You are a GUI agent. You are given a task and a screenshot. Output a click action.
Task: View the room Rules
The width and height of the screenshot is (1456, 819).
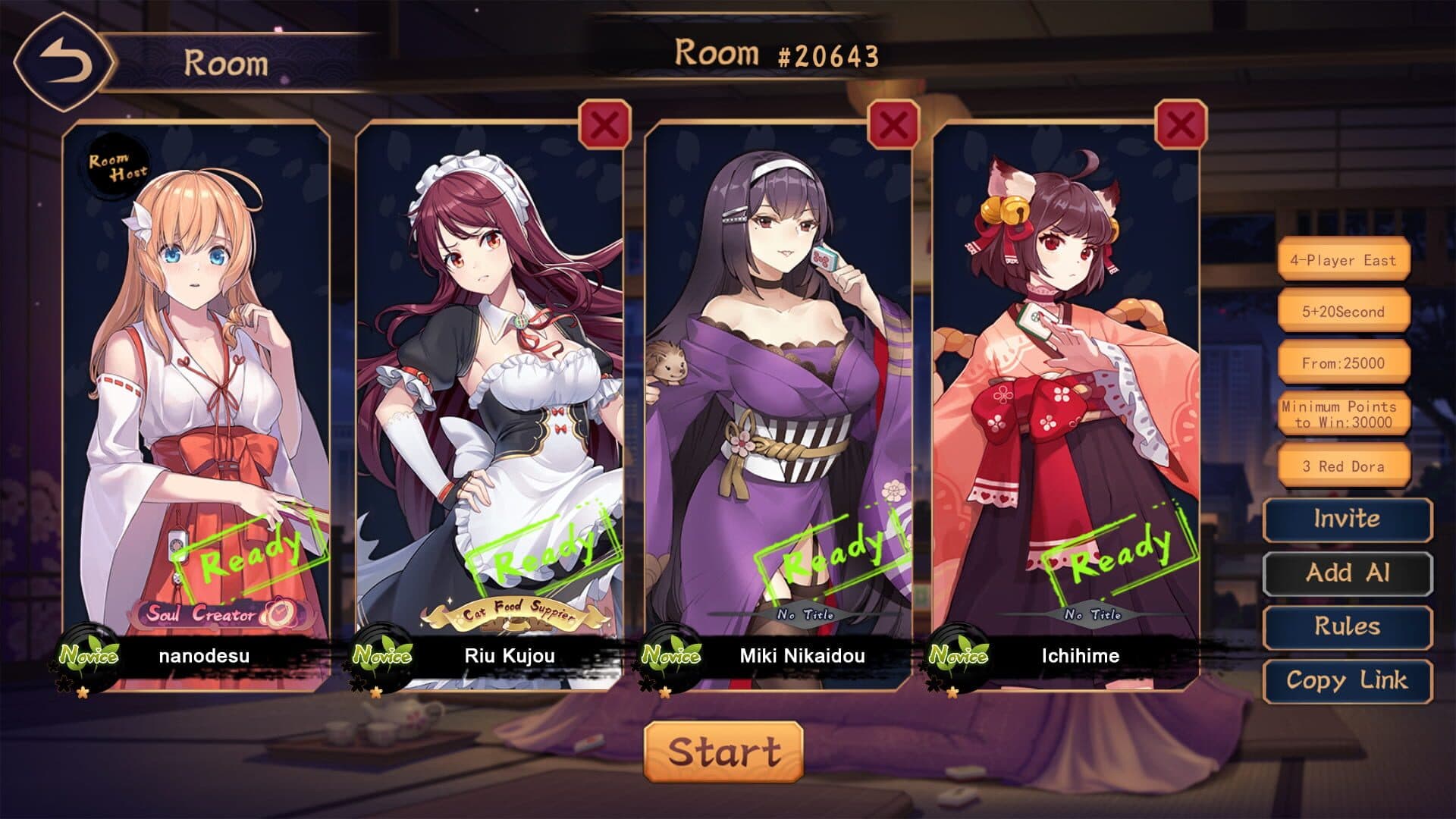pyautogui.click(x=1347, y=627)
